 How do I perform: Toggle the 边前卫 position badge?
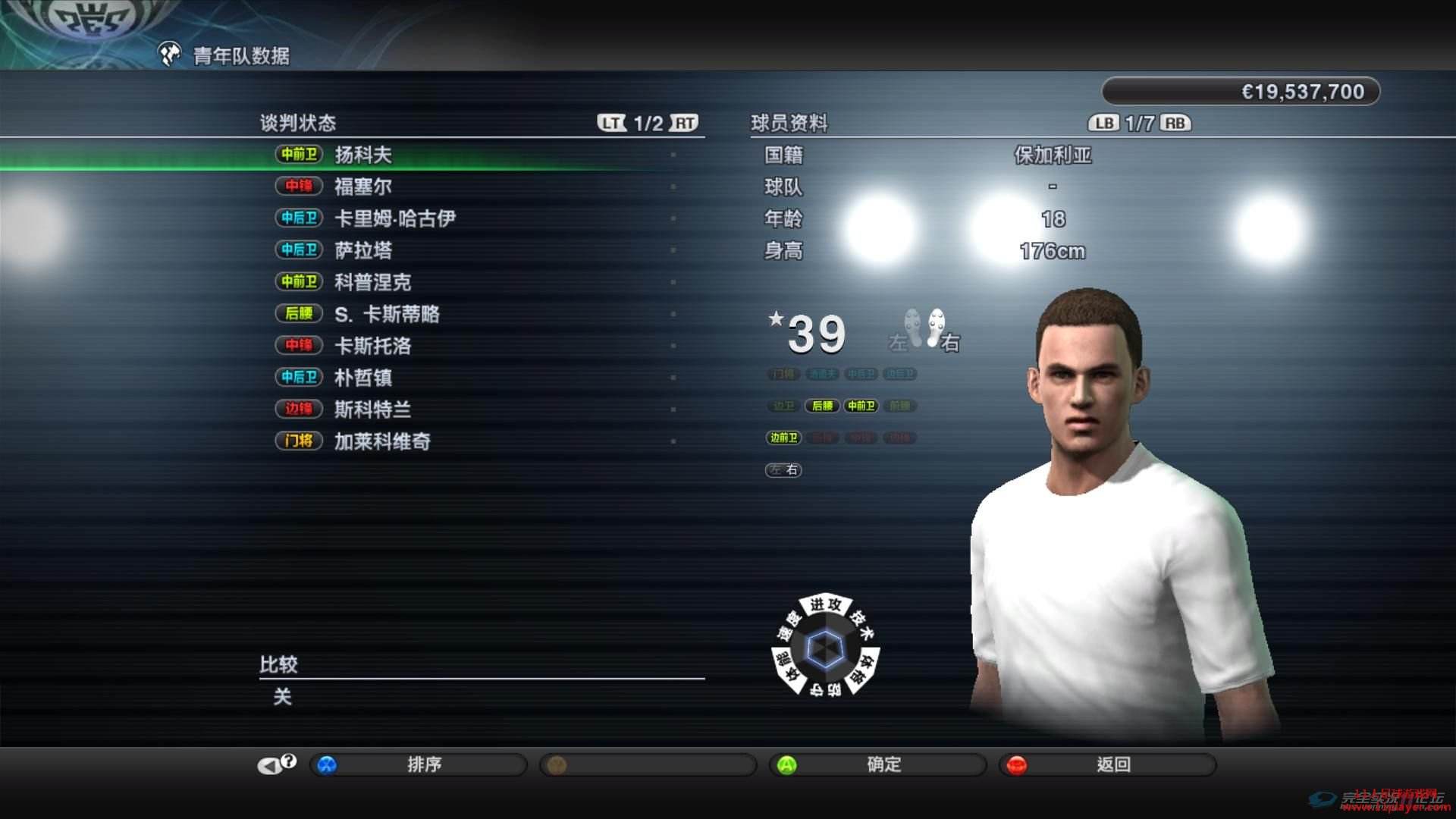[783, 438]
